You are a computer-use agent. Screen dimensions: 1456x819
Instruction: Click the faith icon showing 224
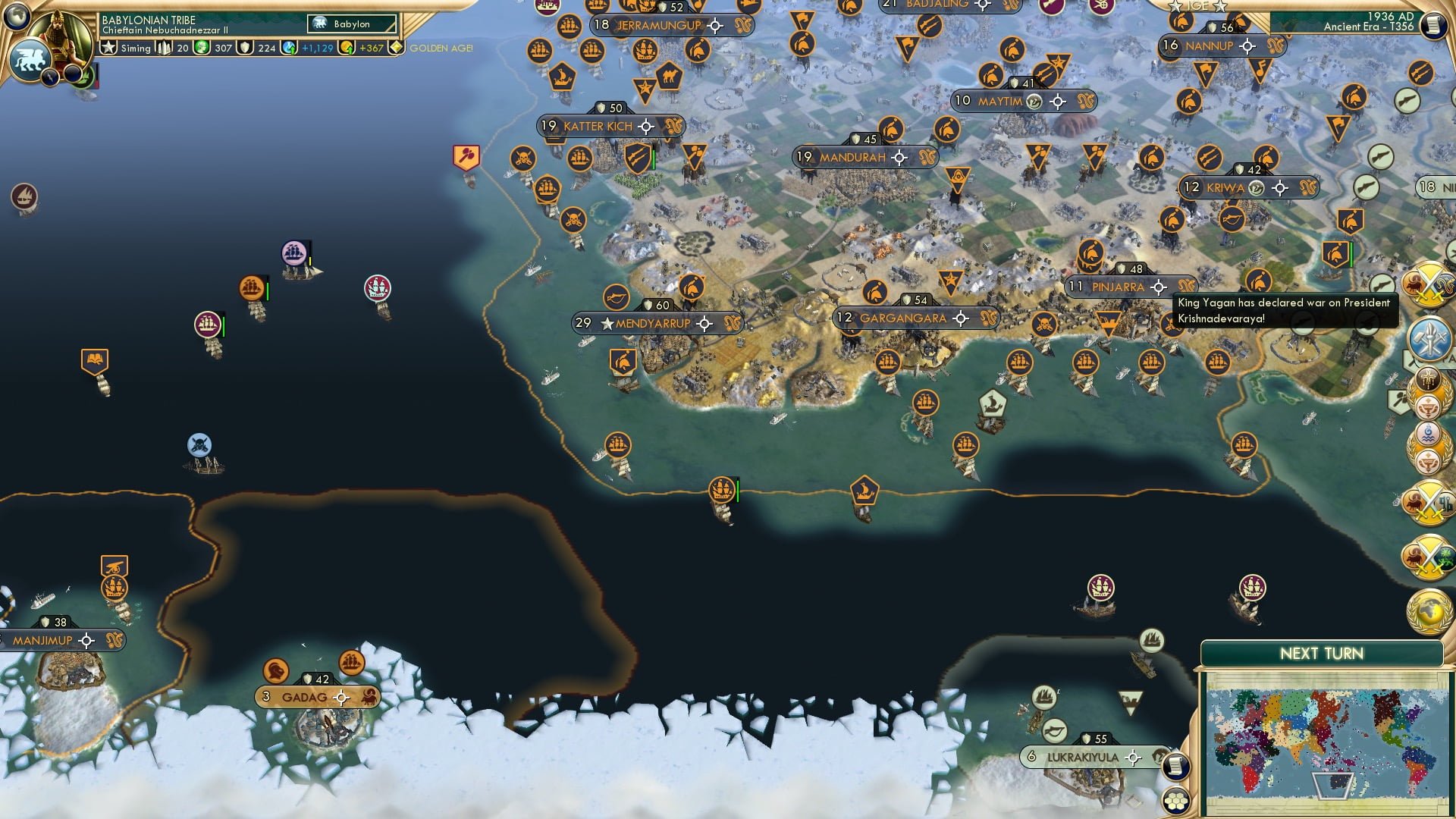[246, 49]
